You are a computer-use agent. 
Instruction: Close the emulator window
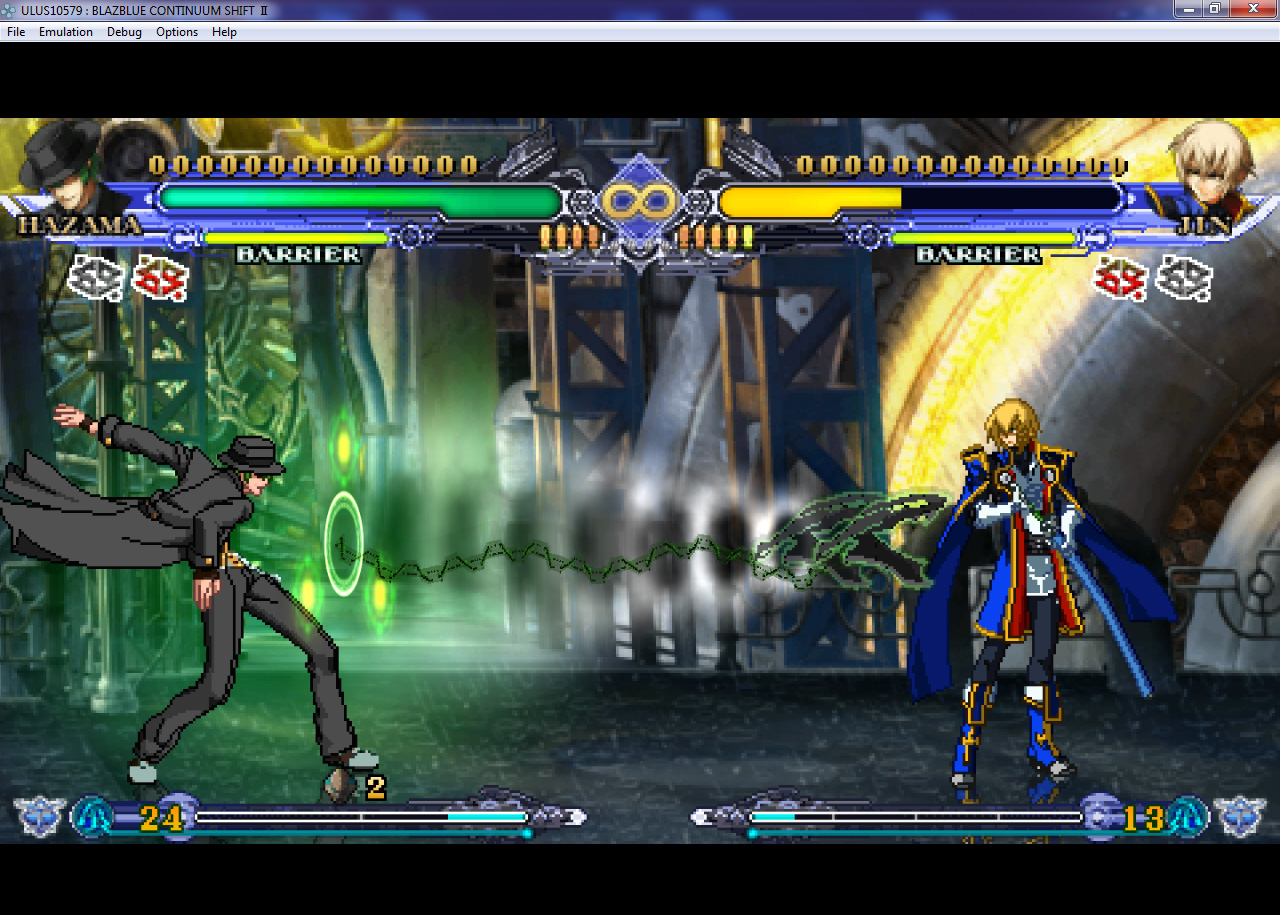pyautogui.click(x=1252, y=9)
